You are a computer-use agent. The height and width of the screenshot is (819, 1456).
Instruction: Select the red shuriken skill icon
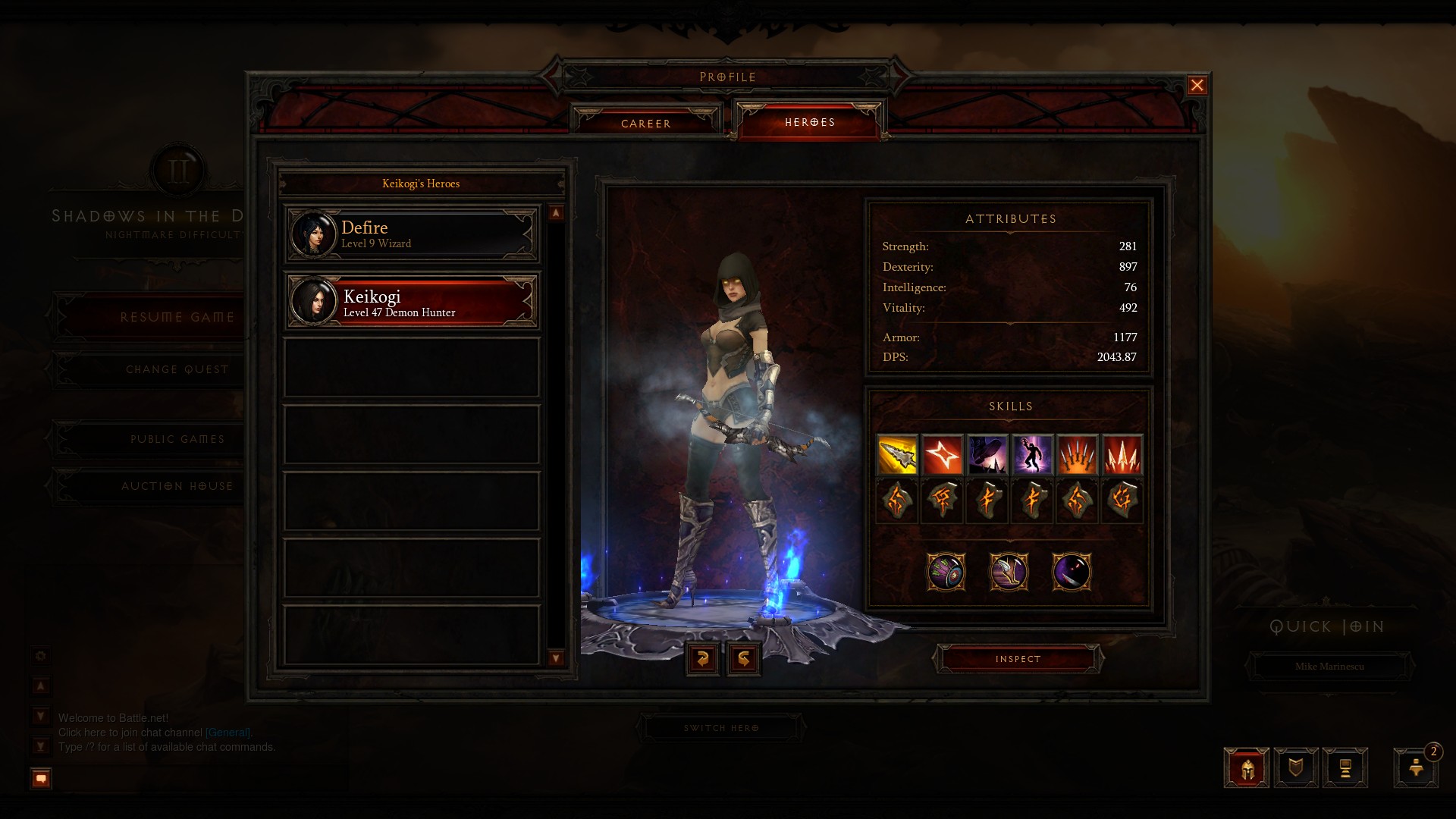point(943,455)
